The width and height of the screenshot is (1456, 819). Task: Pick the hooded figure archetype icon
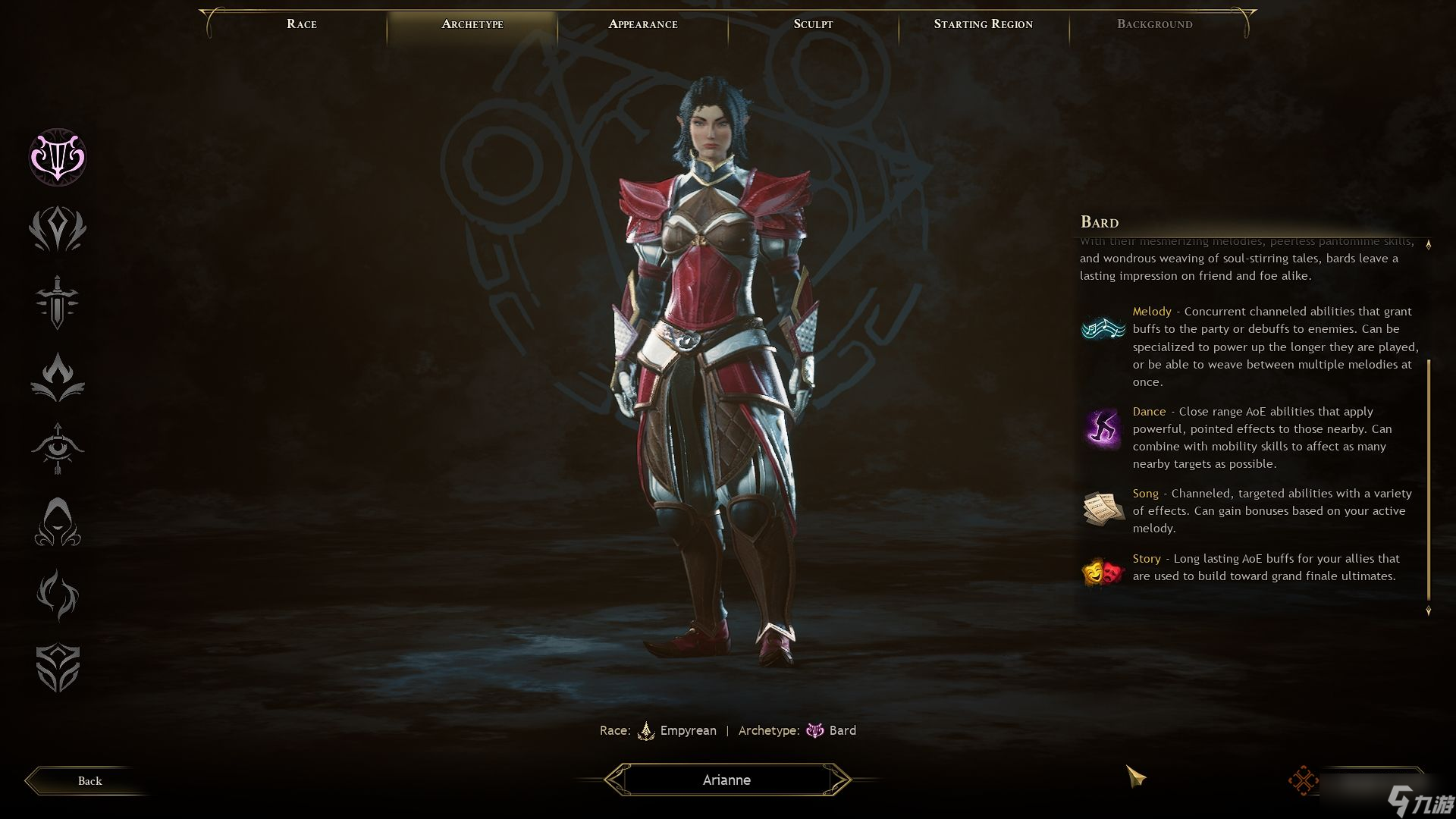coord(58,522)
